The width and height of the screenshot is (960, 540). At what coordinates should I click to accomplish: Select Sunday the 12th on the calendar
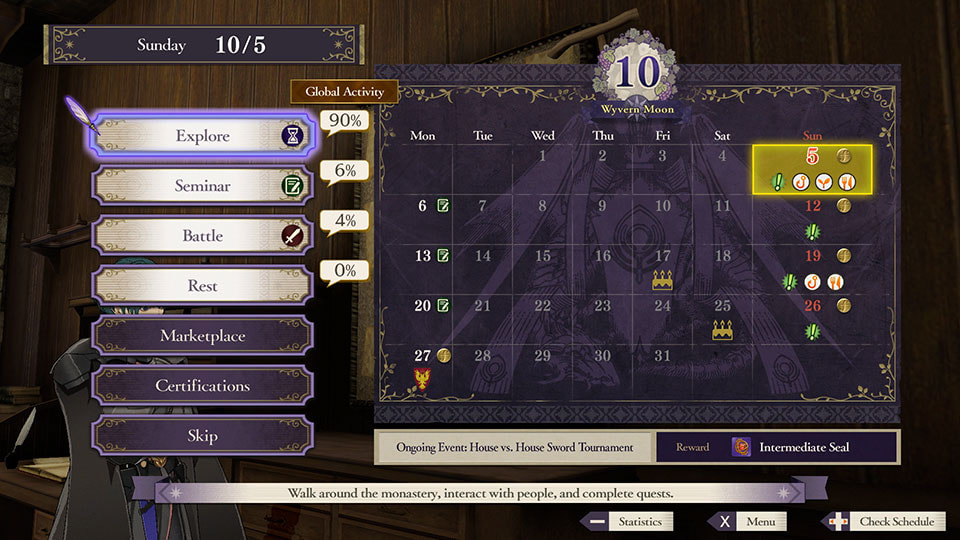[812, 218]
